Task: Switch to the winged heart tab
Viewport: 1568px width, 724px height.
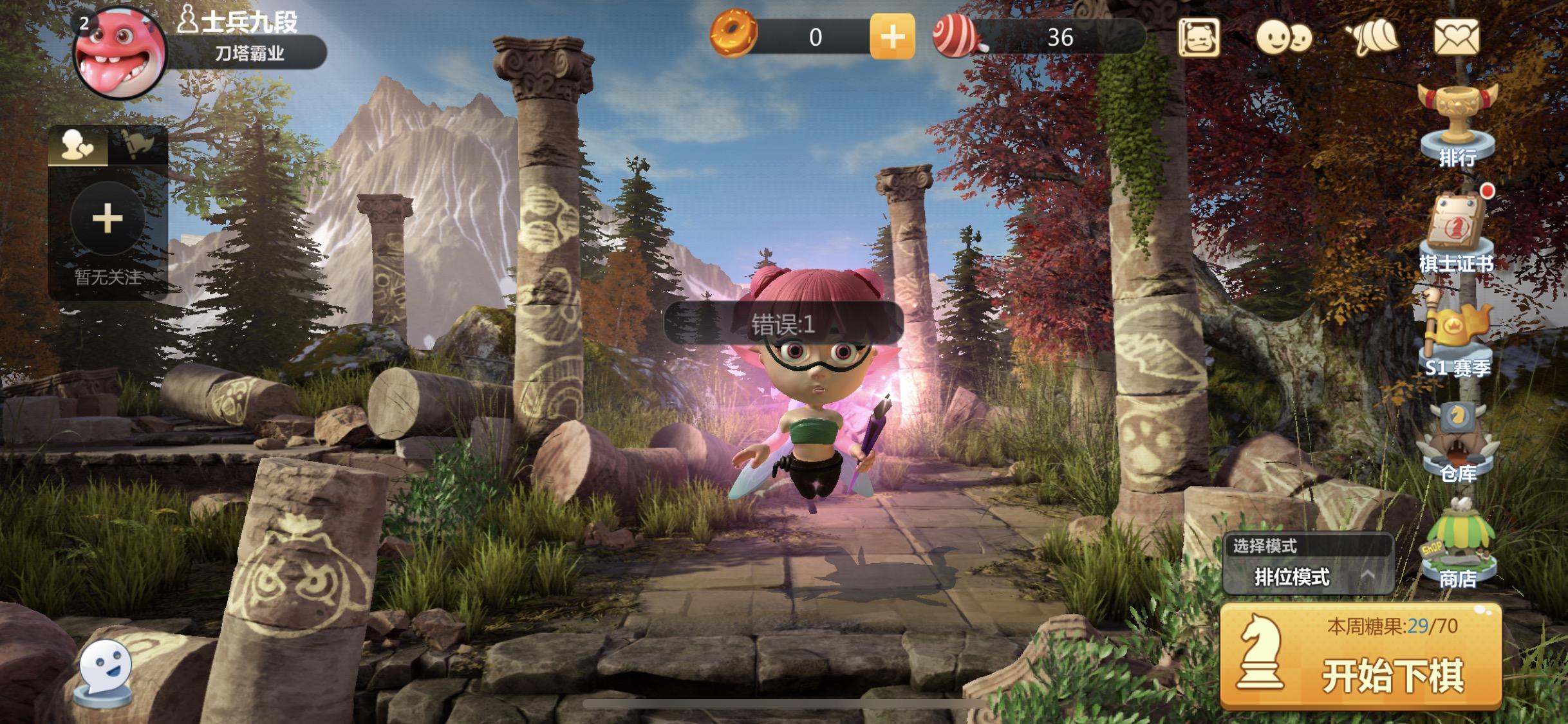Action: tap(138, 145)
